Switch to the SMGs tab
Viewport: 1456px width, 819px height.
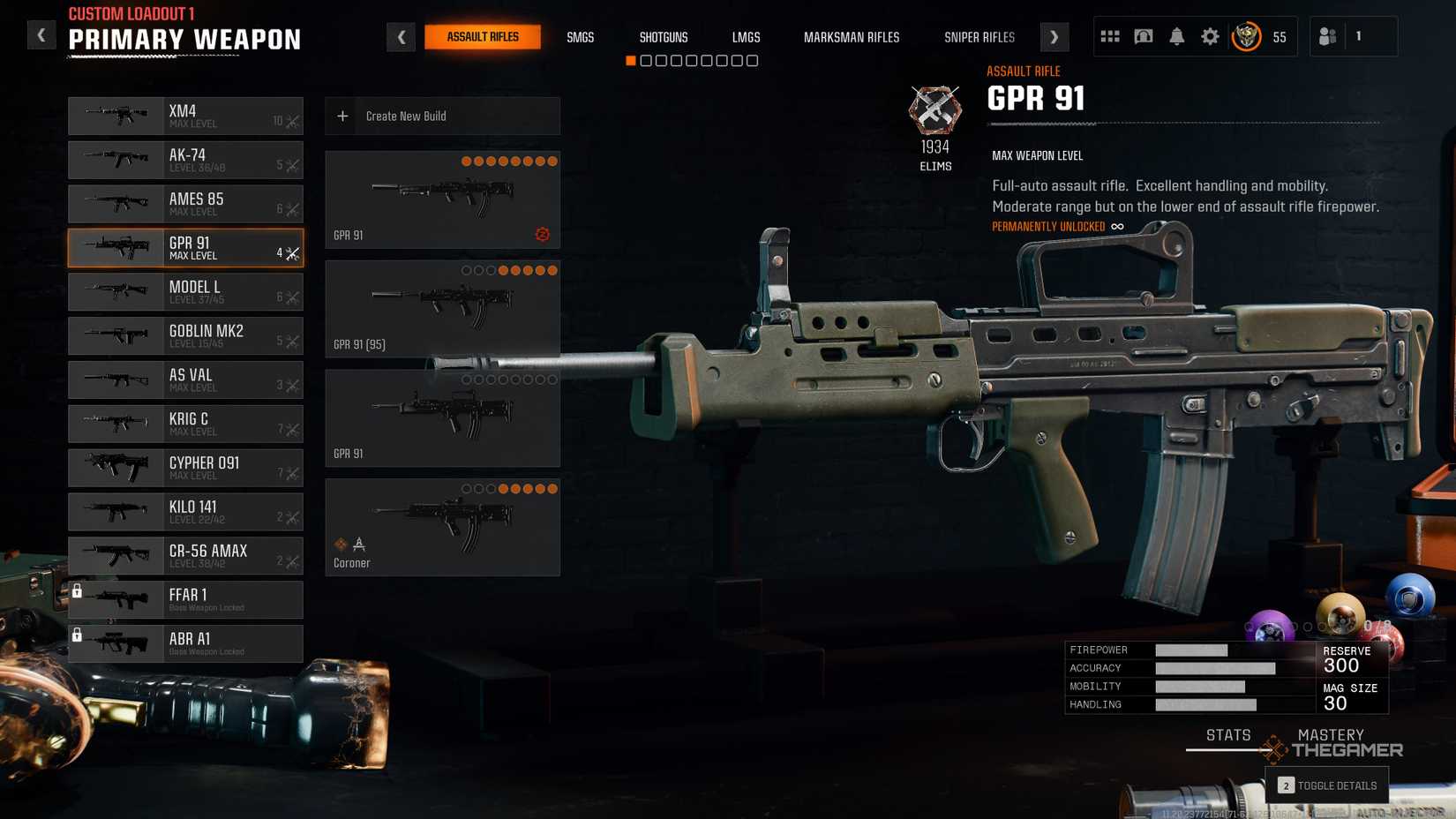tap(580, 37)
